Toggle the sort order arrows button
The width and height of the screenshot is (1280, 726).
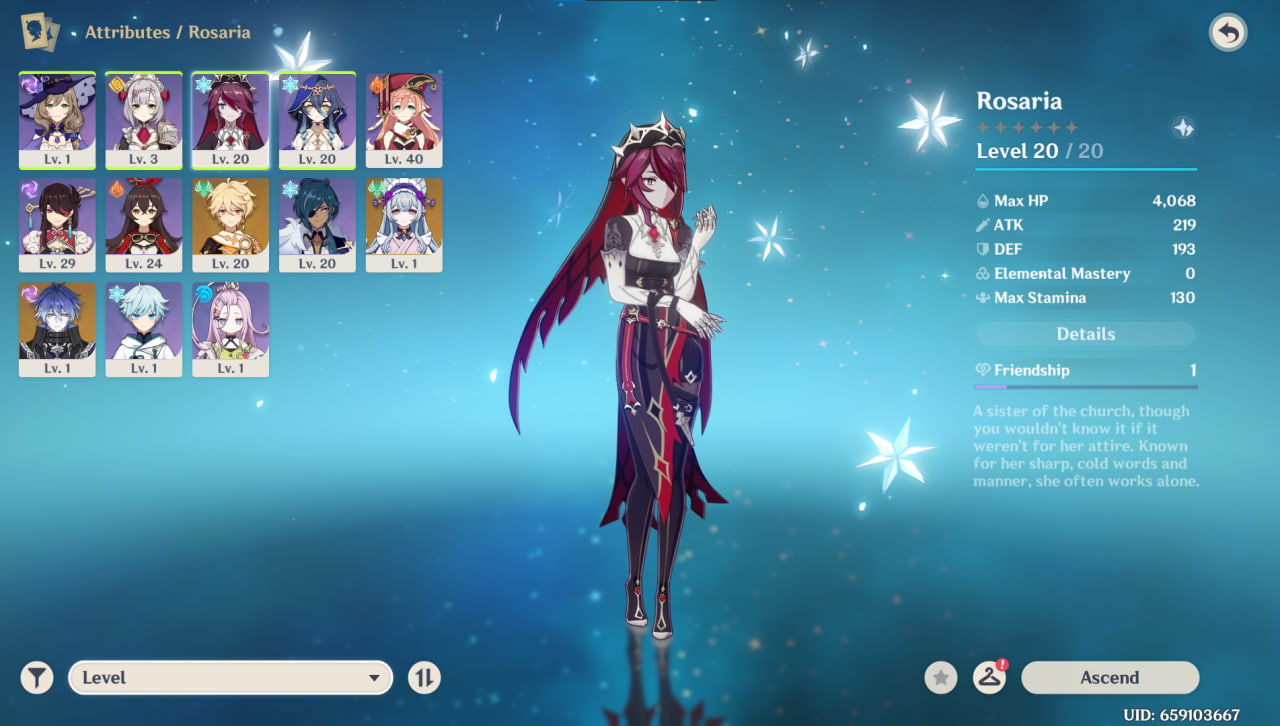click(x=424, y=677)
